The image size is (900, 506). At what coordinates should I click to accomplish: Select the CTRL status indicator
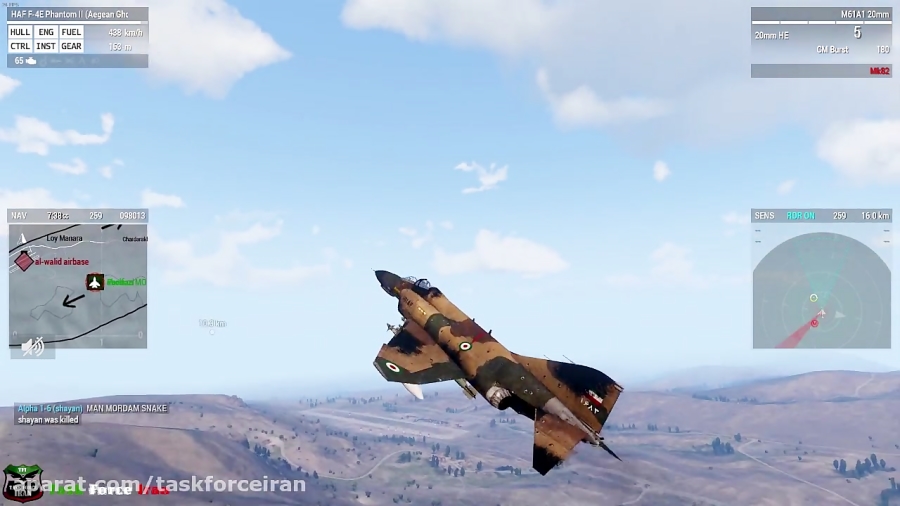click(20, 46)
